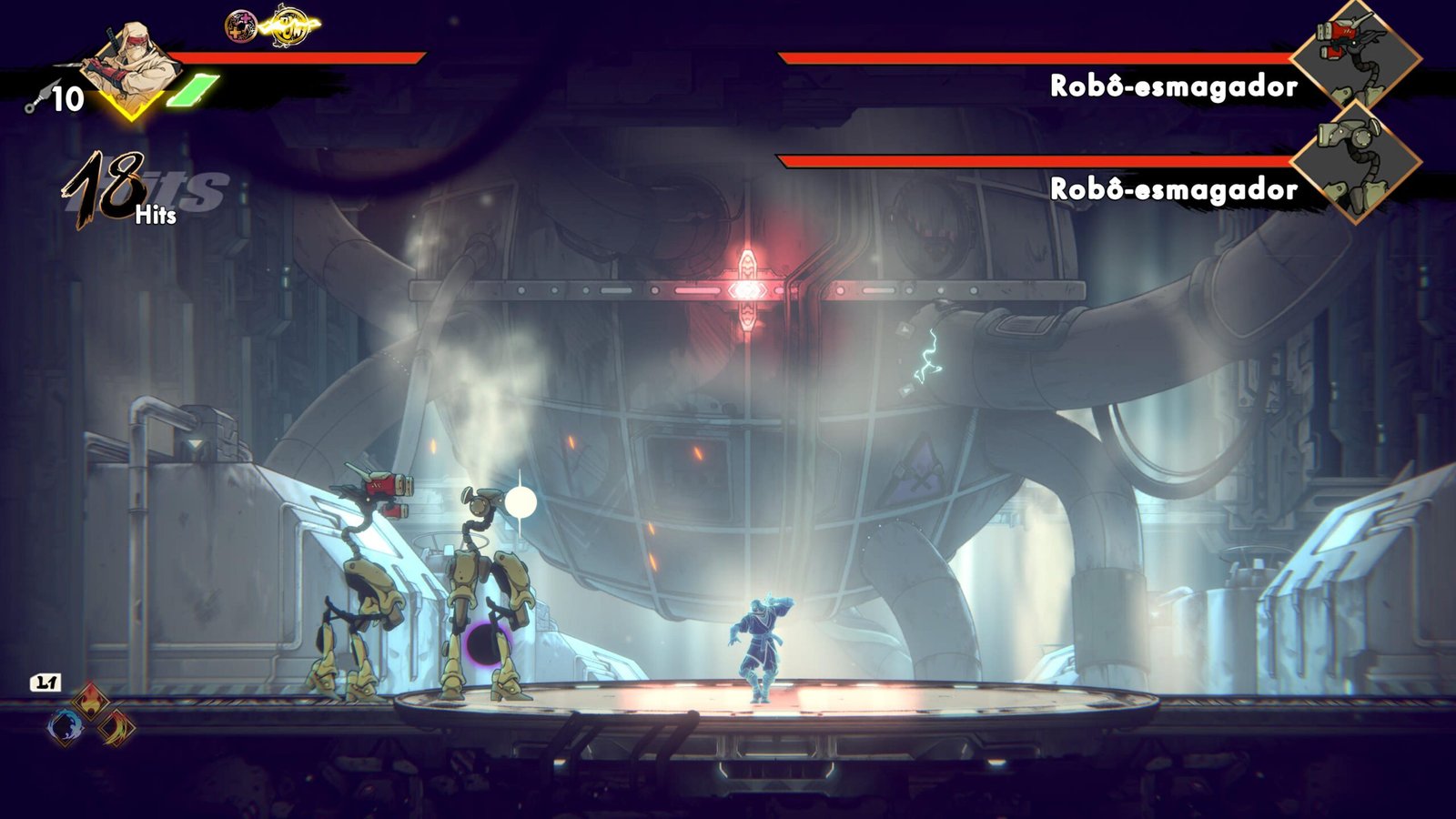Activate the orange slash ninpo ability
The width and height of the screenshot is (1456, 819).
click(116, 726)
